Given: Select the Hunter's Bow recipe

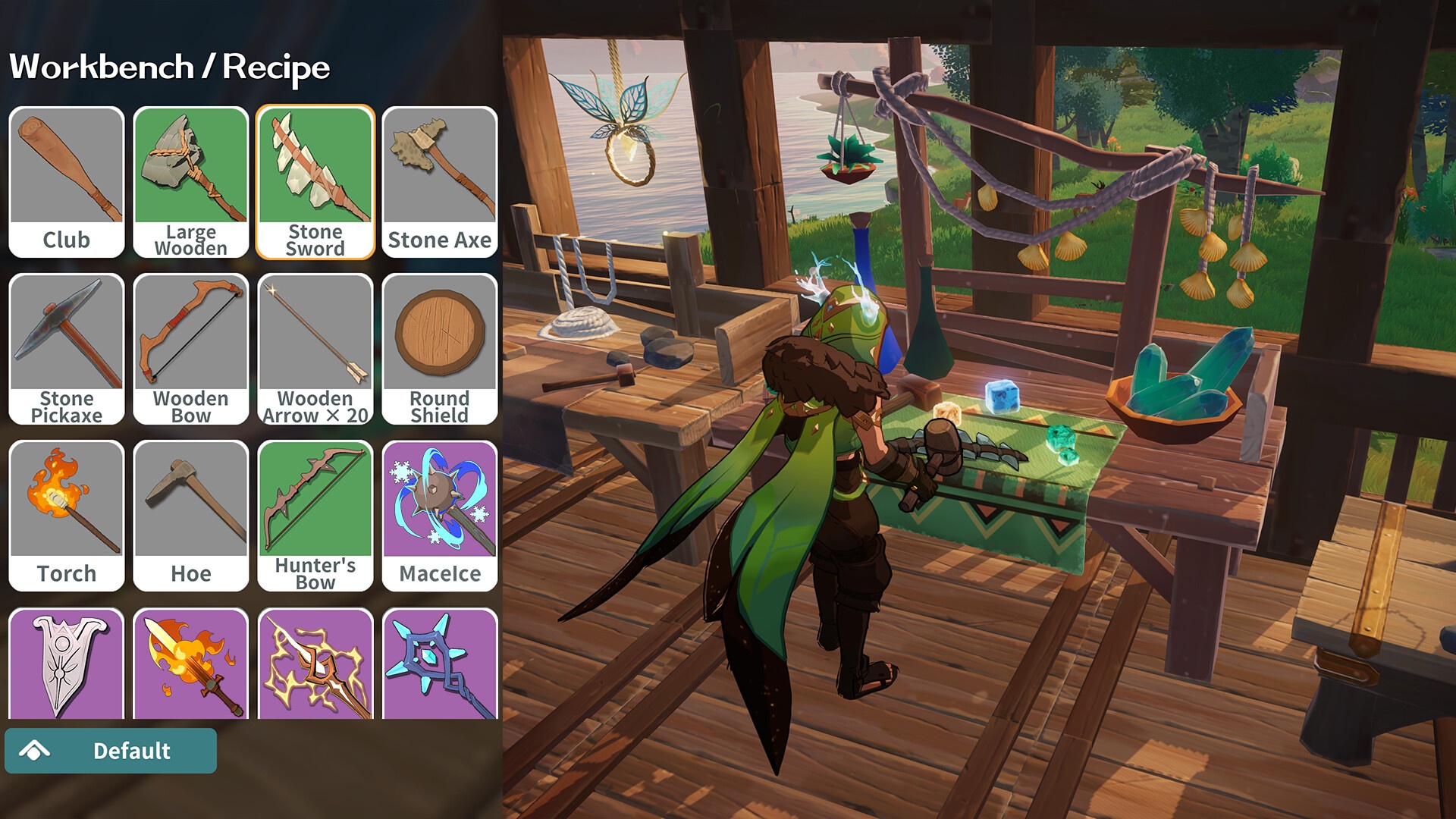Looking at the screenshot, I should [315, 516].
